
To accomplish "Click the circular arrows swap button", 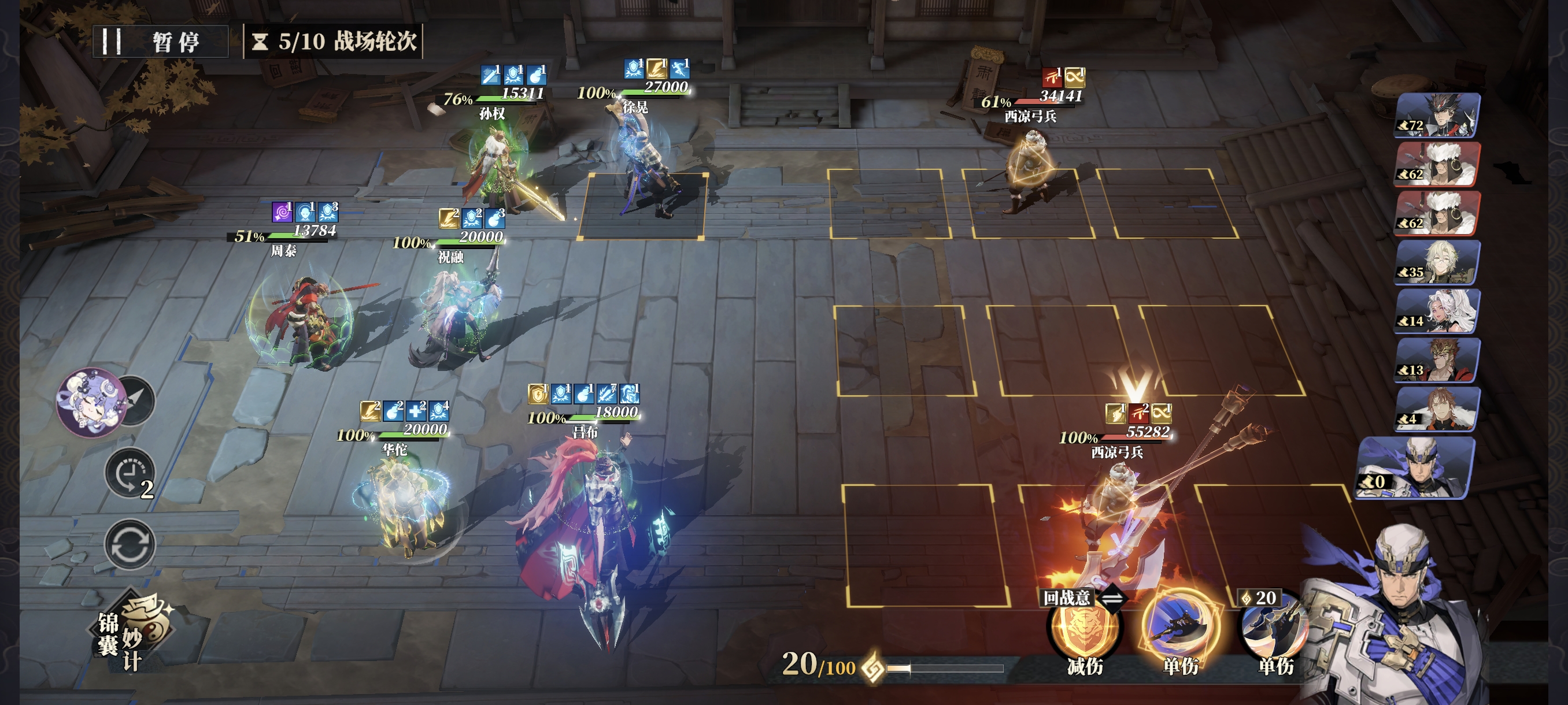I will (130, 544).
